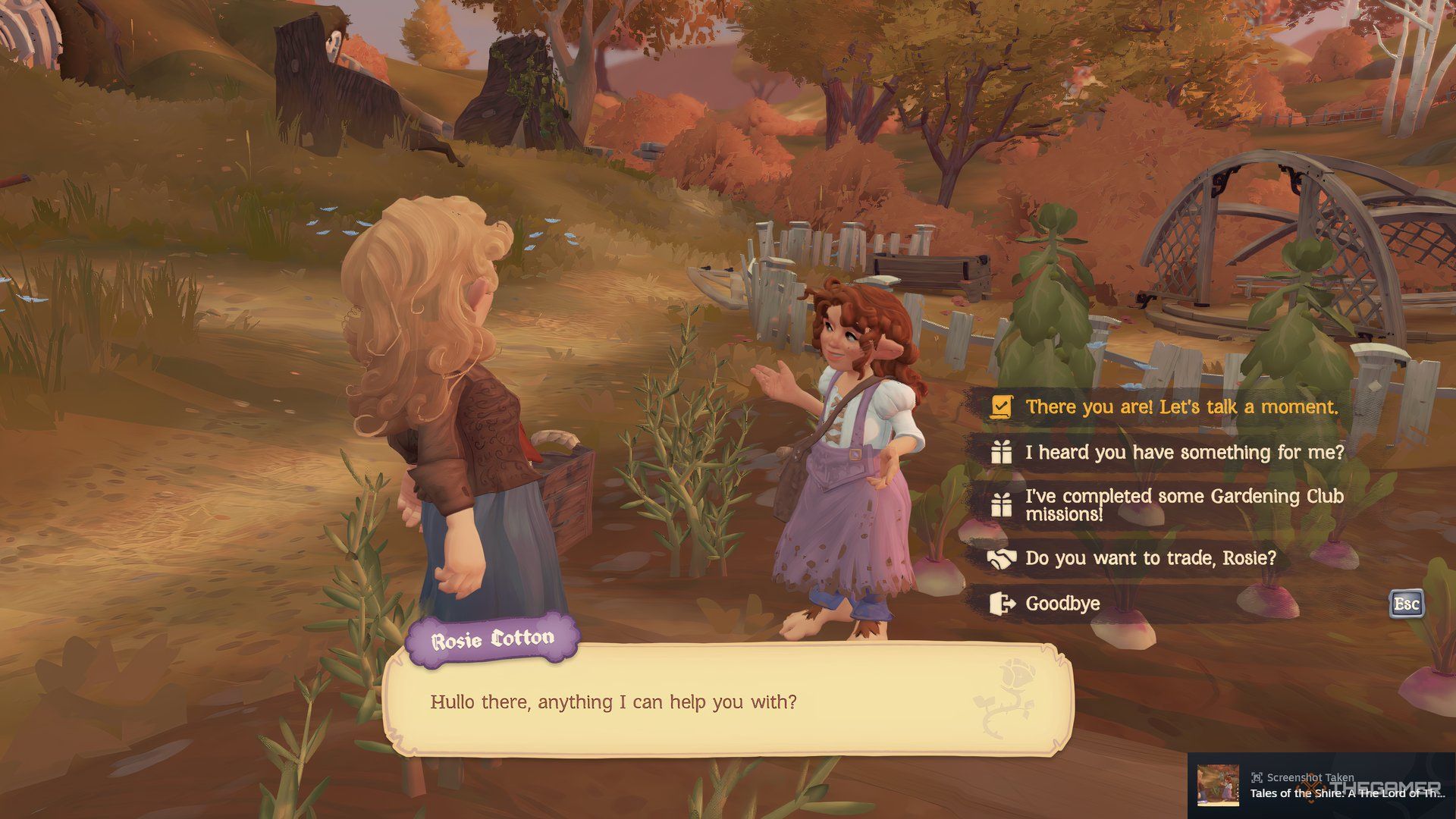The width and height of the screenshot is (1456, 819).
Task: Open the Steam screenshot taken notification
Action: click(x=1320, y=786)
